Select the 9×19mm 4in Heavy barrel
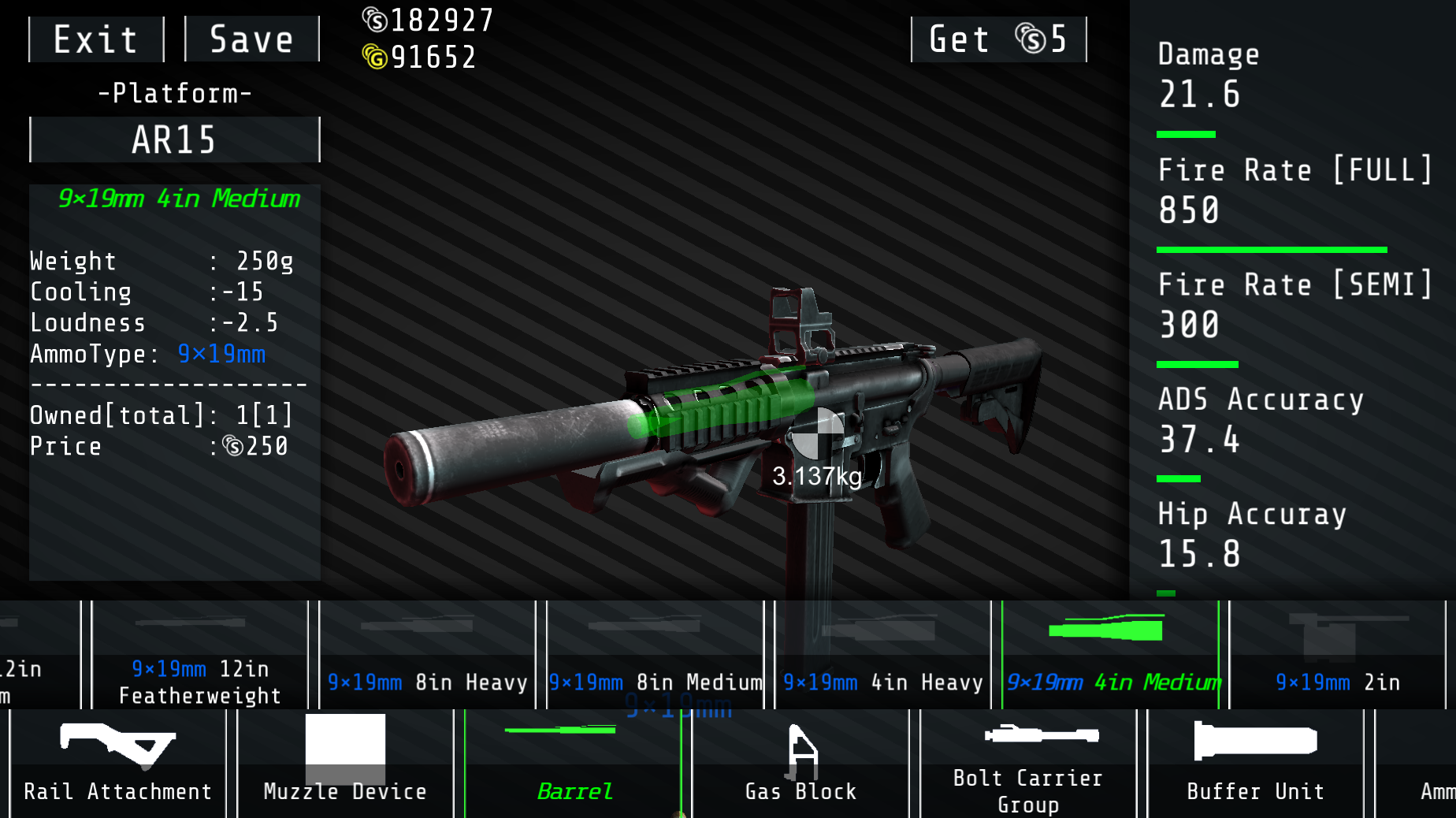The image size is (1456, 818). [882, 654]
